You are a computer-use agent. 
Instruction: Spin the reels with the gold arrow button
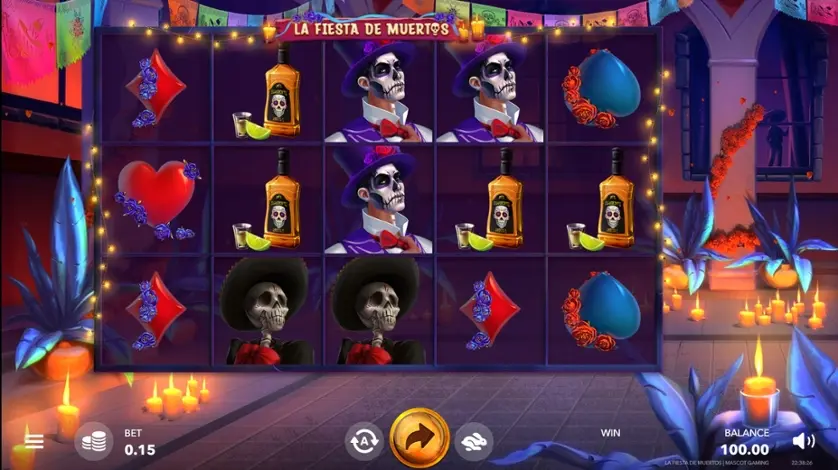pyautogui.click(x=419, y=439)
